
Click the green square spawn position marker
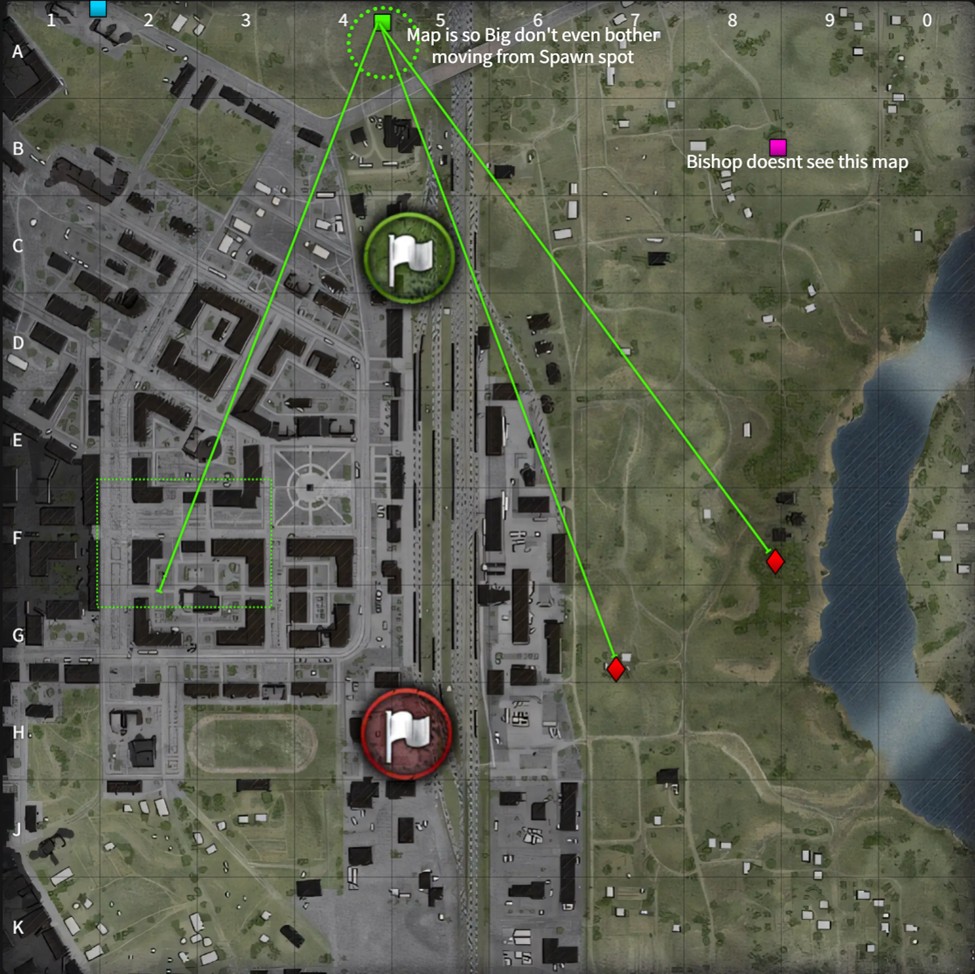(x=381, y=23)
